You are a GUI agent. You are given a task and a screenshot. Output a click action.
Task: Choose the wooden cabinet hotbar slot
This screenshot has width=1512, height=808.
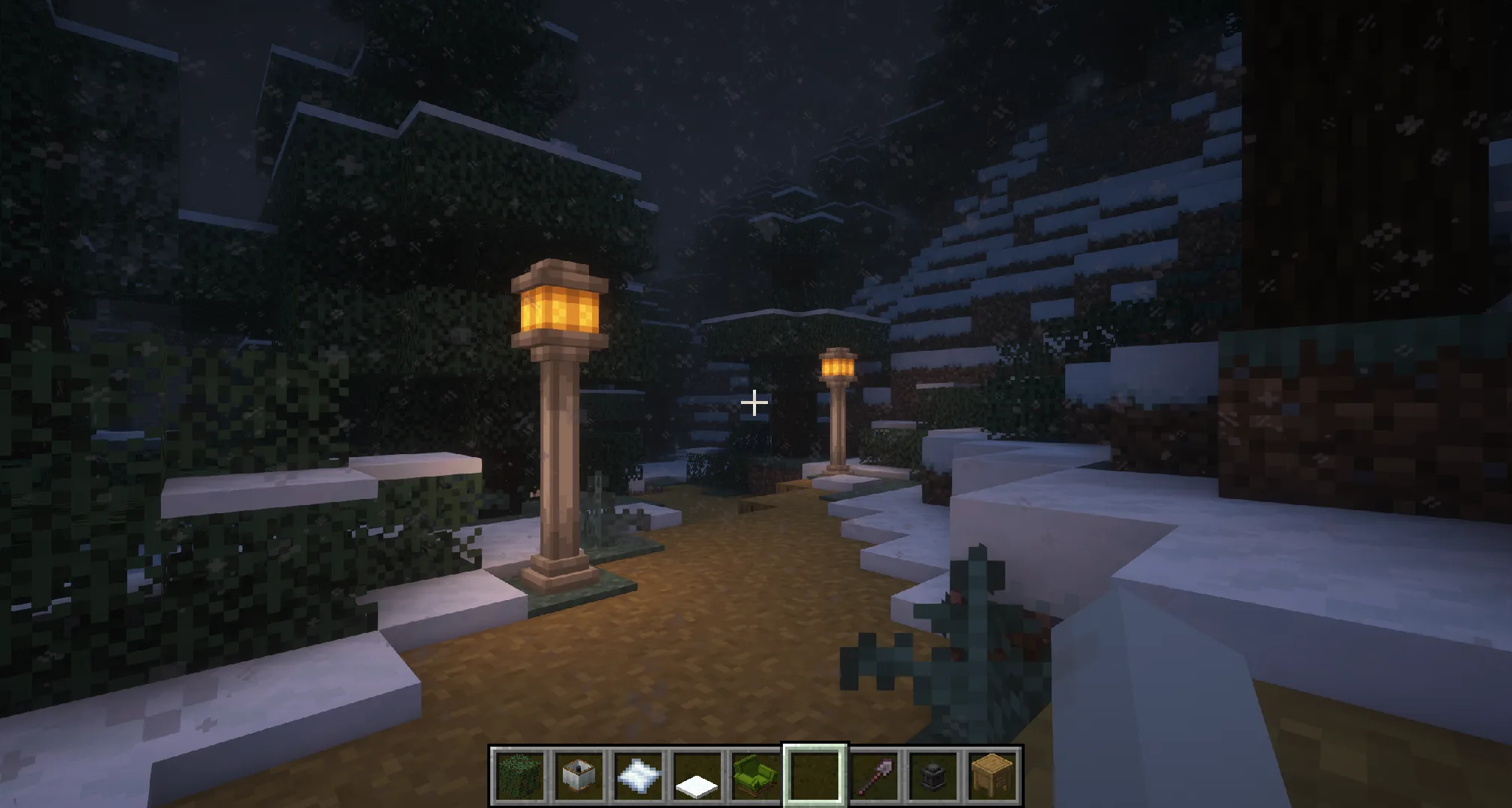993,775
